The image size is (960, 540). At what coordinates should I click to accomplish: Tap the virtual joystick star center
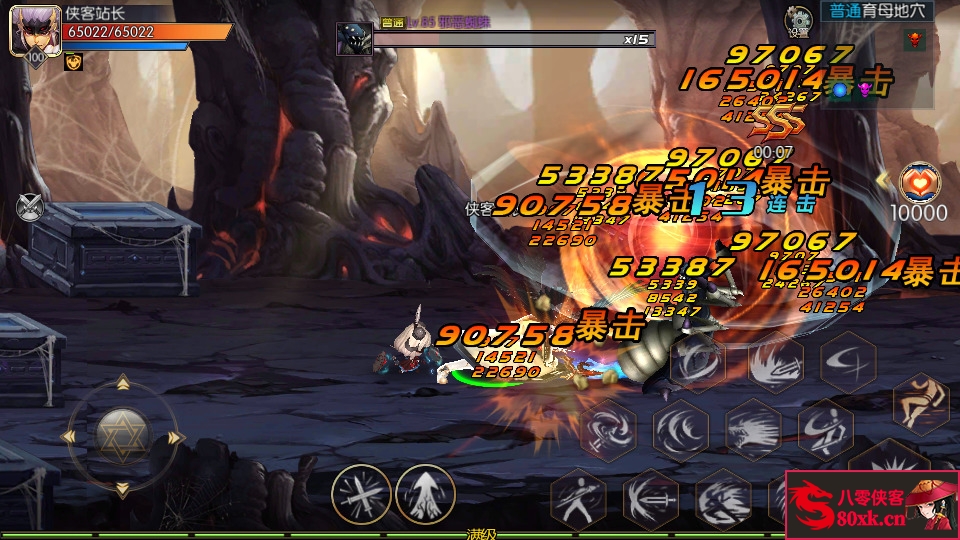(x=122, y=436)
